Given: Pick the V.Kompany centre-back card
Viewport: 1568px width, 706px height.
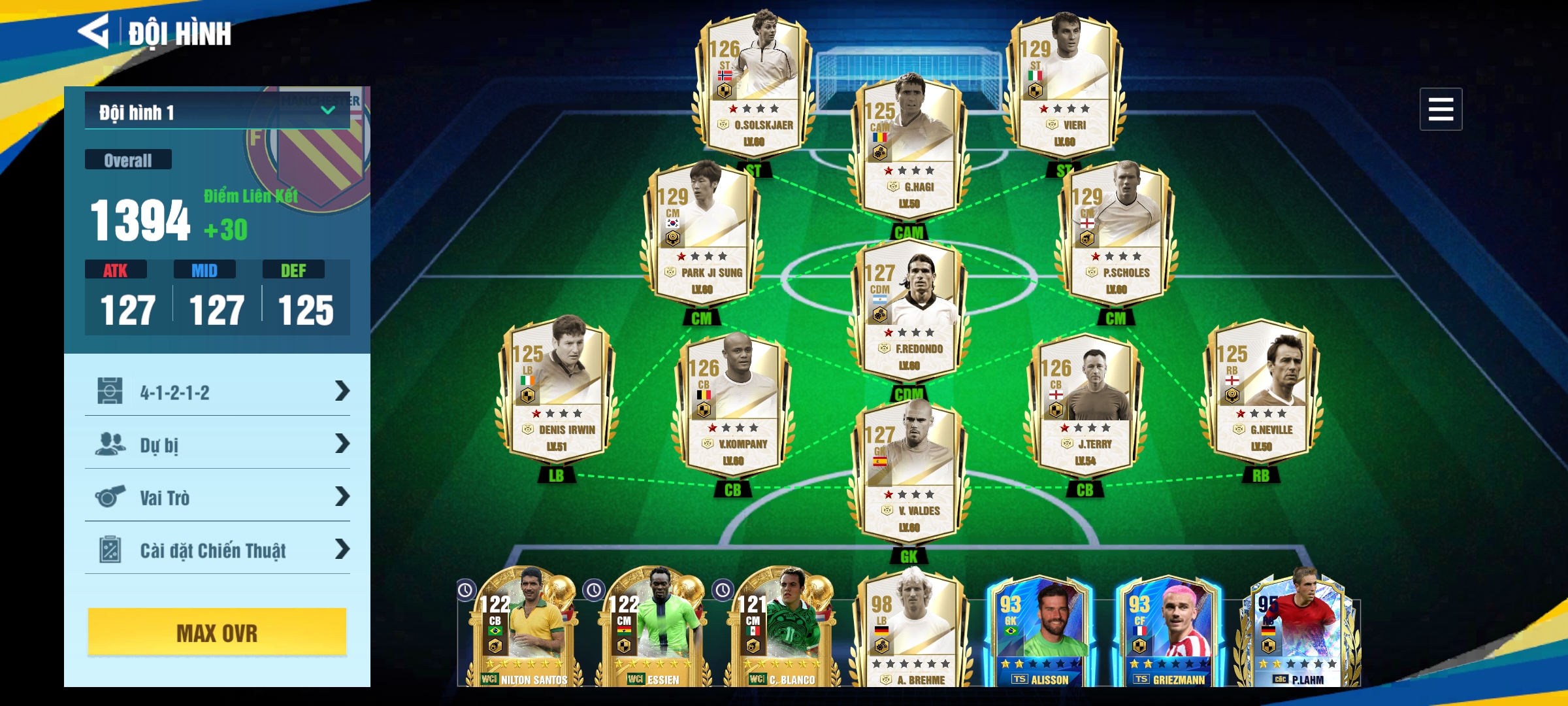Looking at the screenshot, I should coord(733,403).
